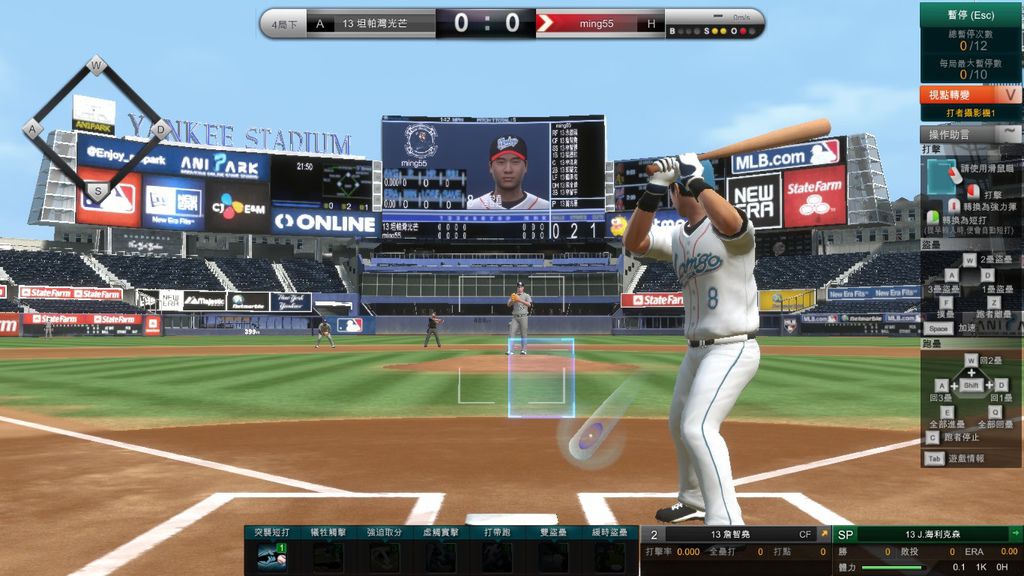Choose the 犧牲觸擊 sacrifice bunt tactic
Image resolution: width=1024 pixels, height=576 pixels.
point(328,556)
